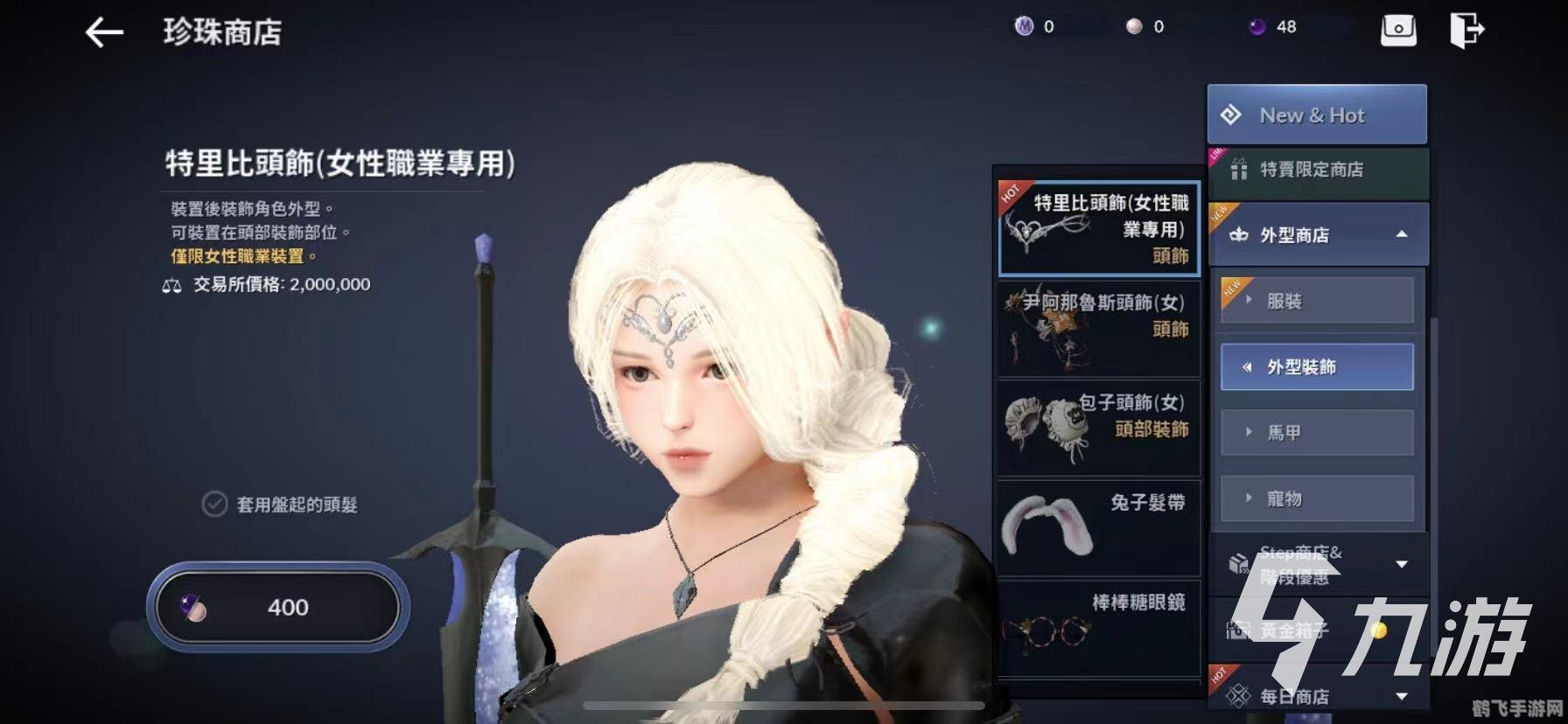This screenshot has height=724, width=1568.
Task: Enable the highlighted 外型裝飾 option
Action: point(1316,367)
